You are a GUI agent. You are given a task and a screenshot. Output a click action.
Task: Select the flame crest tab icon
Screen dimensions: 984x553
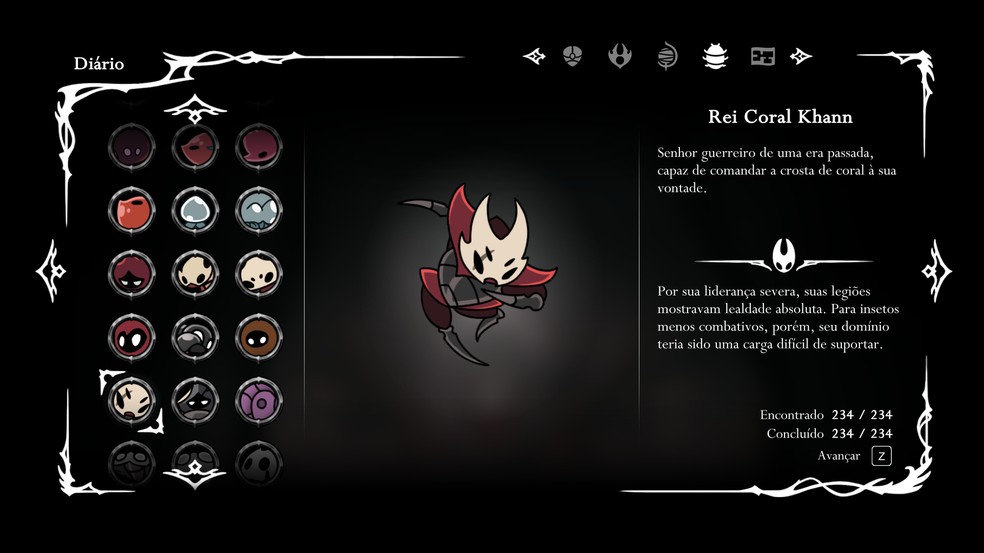pos(620,56)
